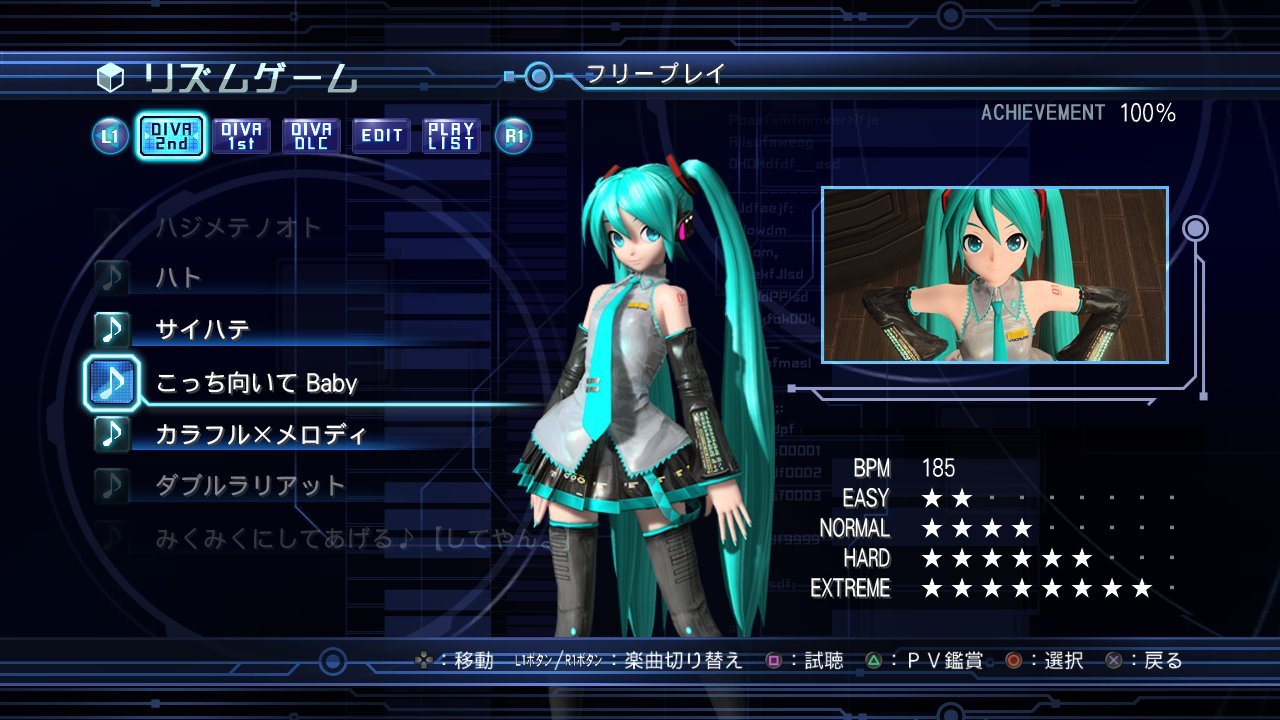Image resolution: width=1280 pixels, height=720 pixels.
Task: Select the song ハト
Action: [x=178, y=277]
